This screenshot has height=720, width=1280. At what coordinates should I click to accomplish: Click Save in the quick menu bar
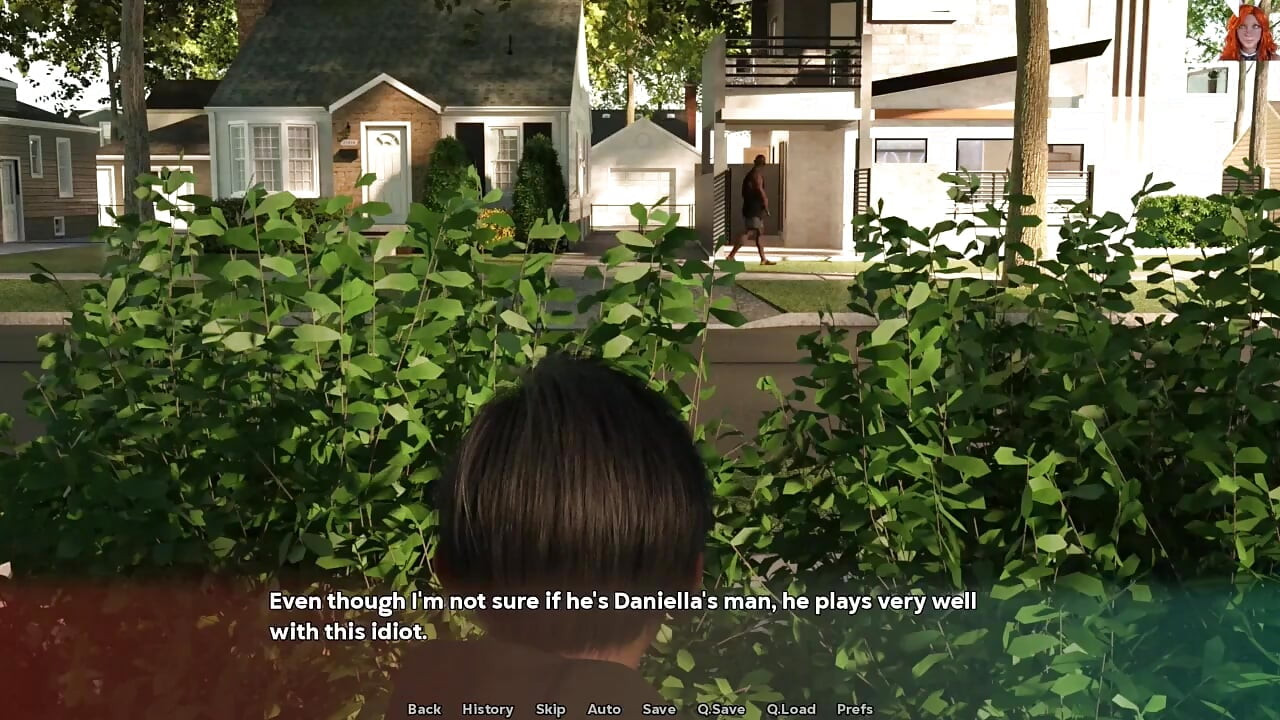(x=659, y=709)
